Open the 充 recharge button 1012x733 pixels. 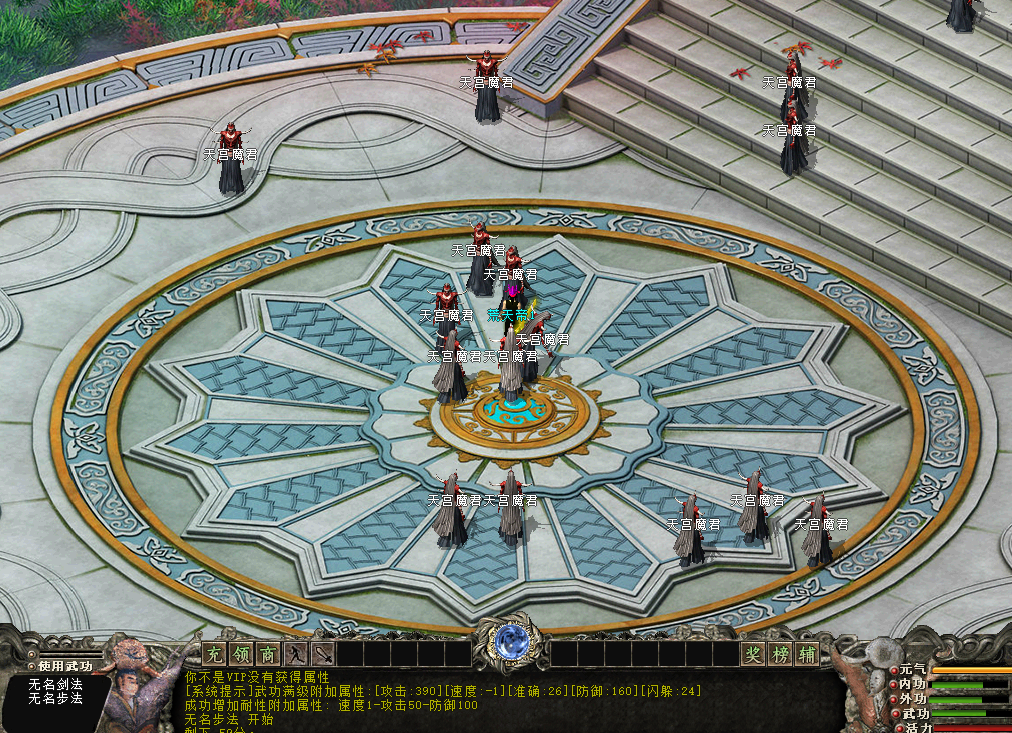click(214, 655)
